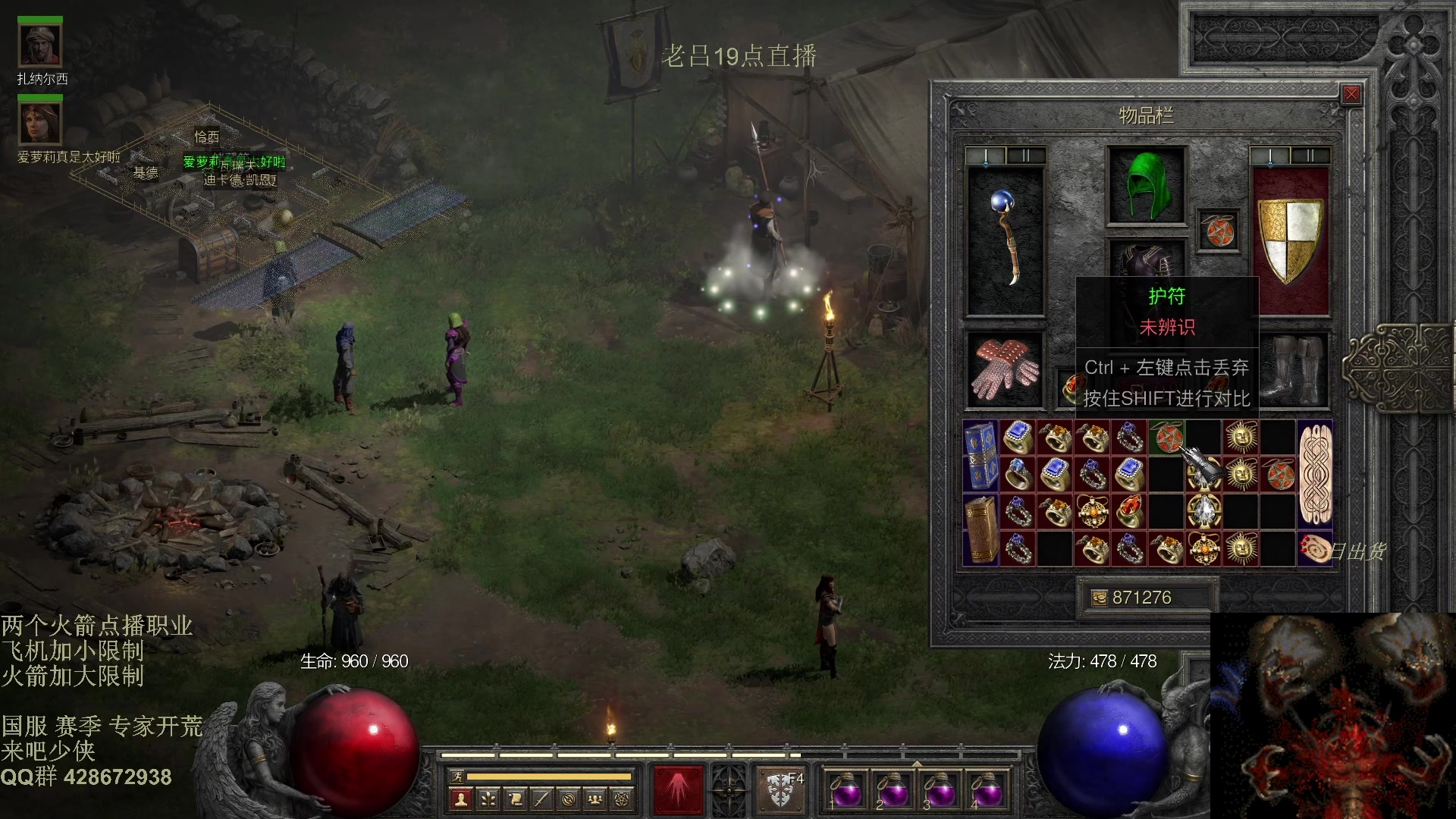Toggle the run/walk button
The height and width of the screenshot is (819, 1456).
tap(457, 777)
